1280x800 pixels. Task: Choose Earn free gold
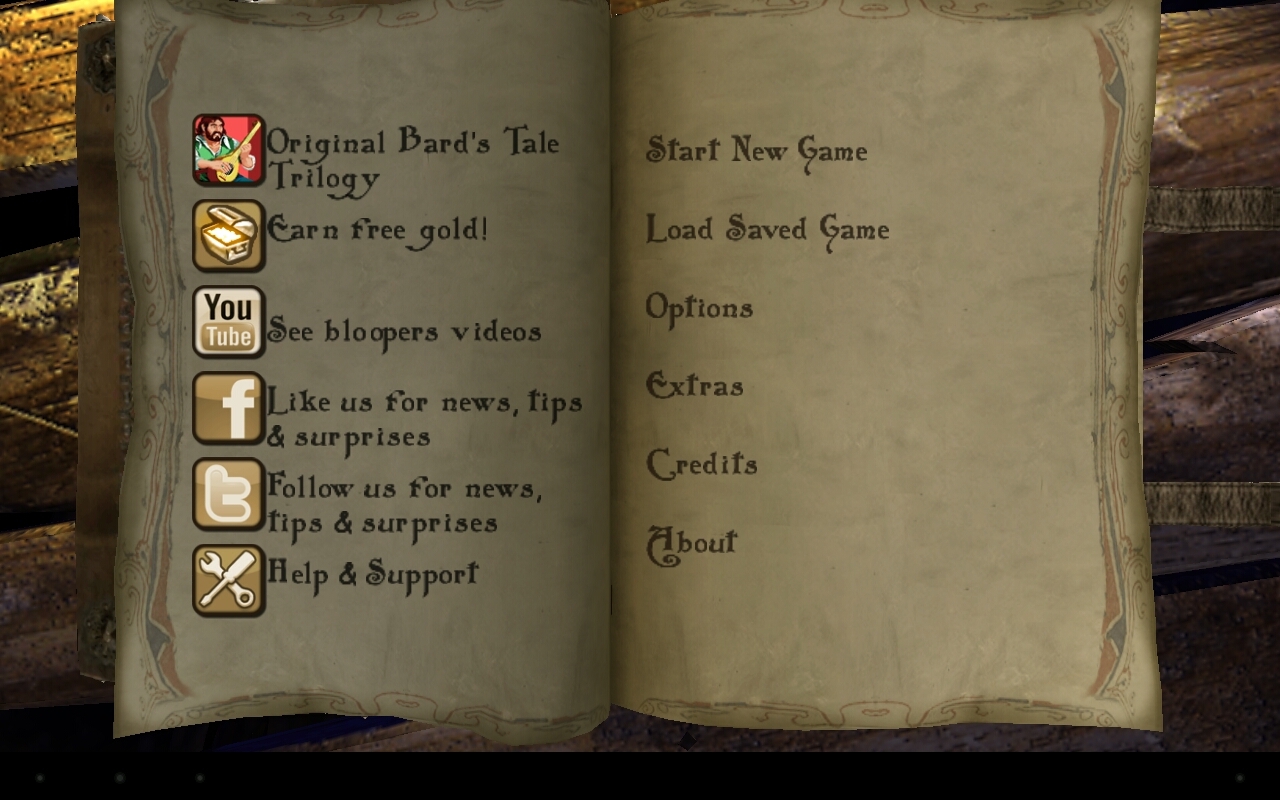click(377, 231)
